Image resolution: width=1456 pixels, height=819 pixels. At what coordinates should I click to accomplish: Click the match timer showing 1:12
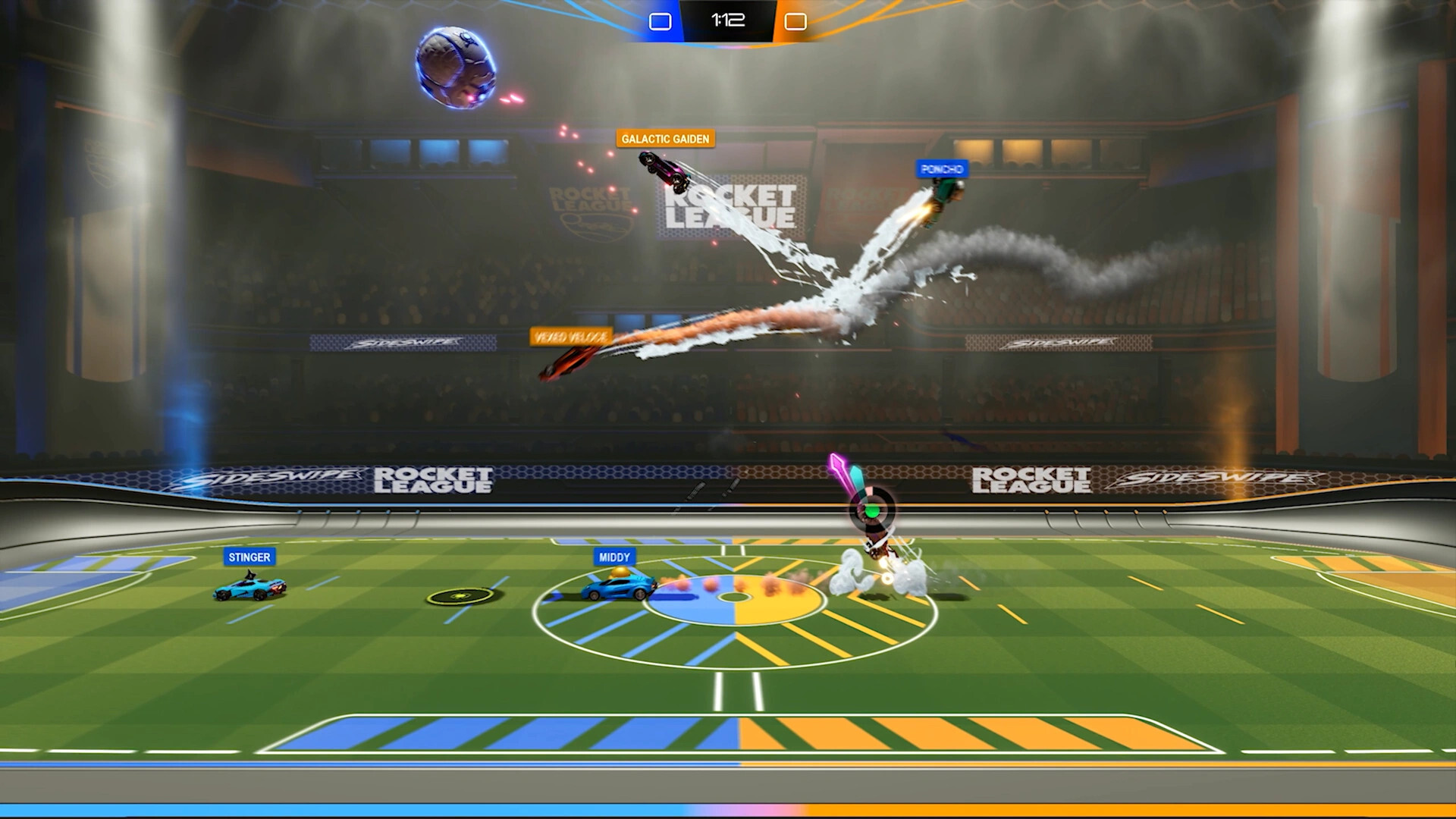click(726, 20)
